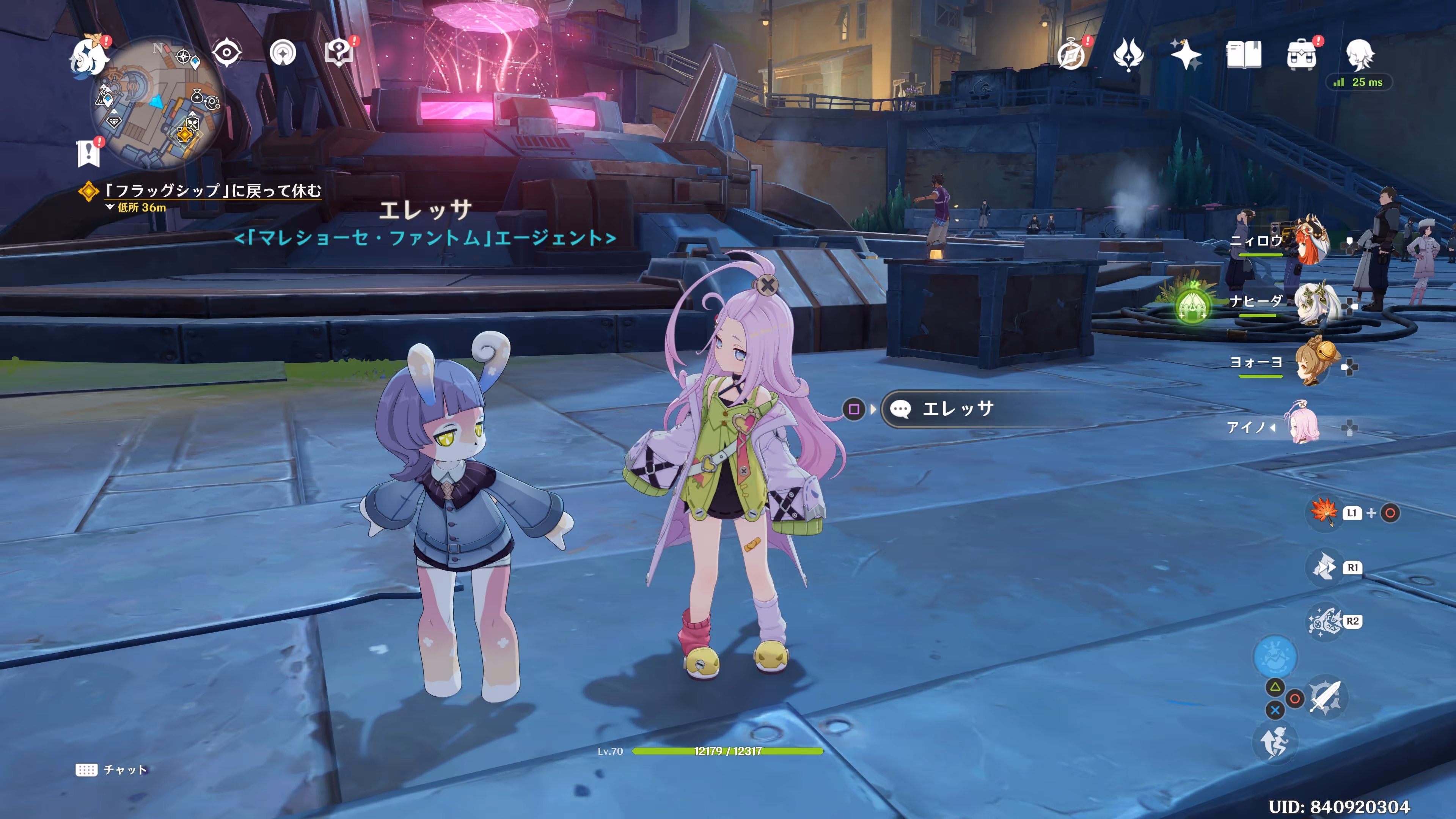The width and height of the screenshot is (1456, 819).
Task: Open the eye-shaped elemental sight icon
Action: (227, 53)
